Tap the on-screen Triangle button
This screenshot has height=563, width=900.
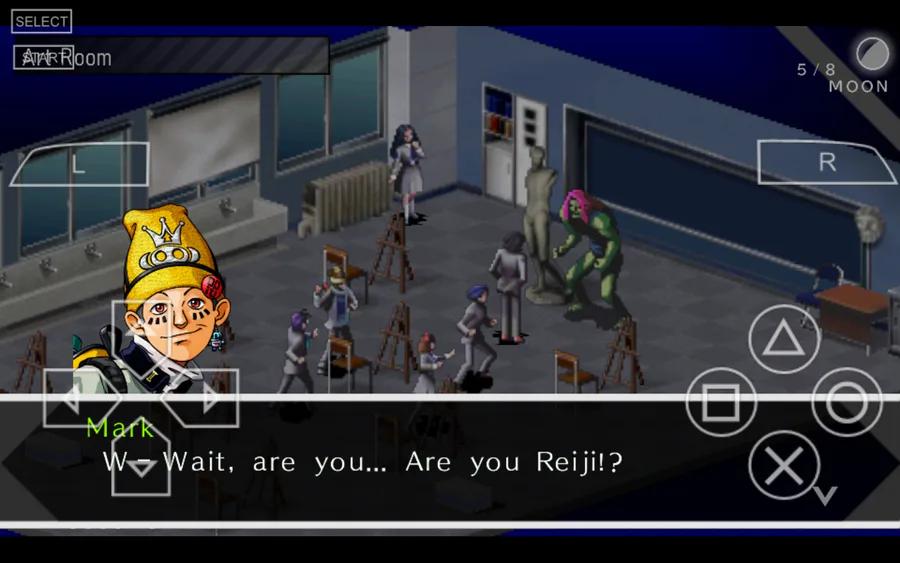point(784,340)
